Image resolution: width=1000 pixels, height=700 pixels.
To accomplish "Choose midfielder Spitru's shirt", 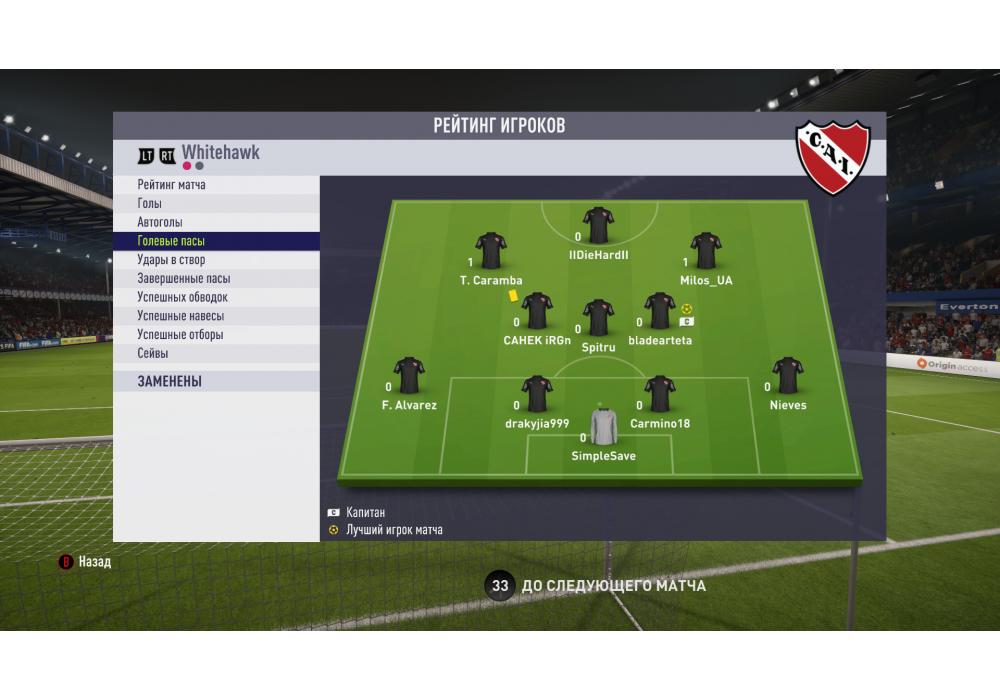I will (x=598, y=317).
